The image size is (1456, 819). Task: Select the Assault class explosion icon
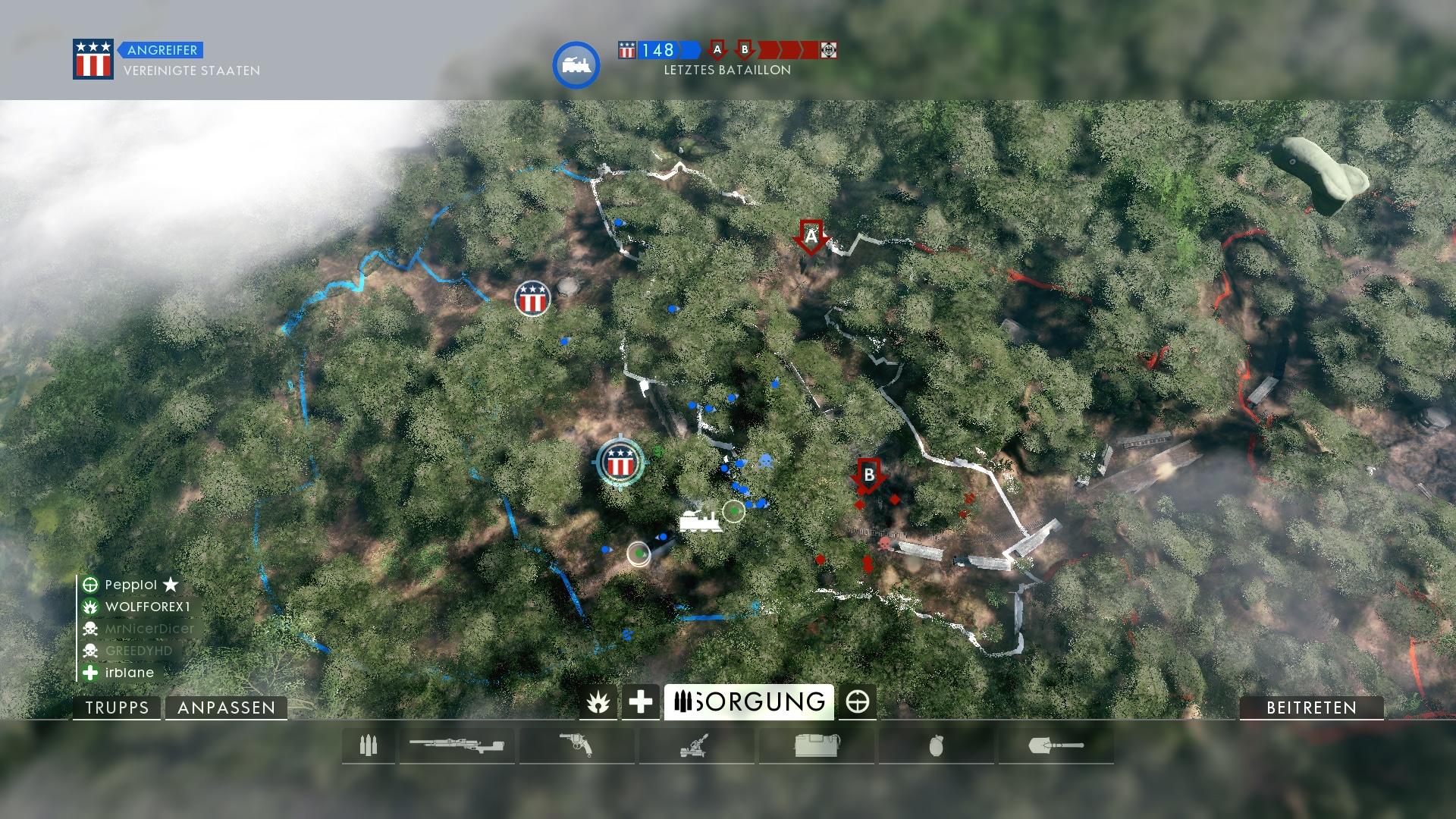click(x=598, y=702)
